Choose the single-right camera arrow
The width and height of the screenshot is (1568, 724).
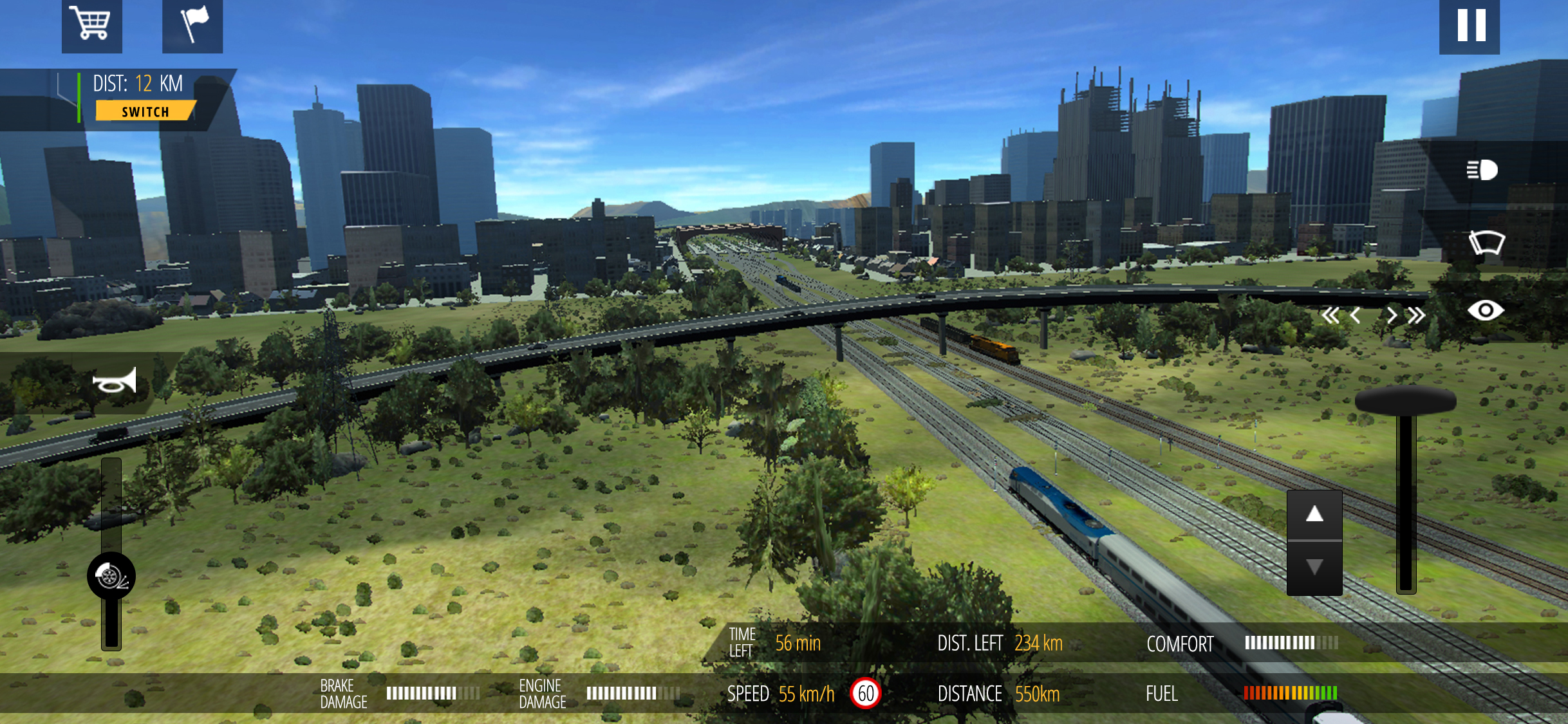point(1392,315)
